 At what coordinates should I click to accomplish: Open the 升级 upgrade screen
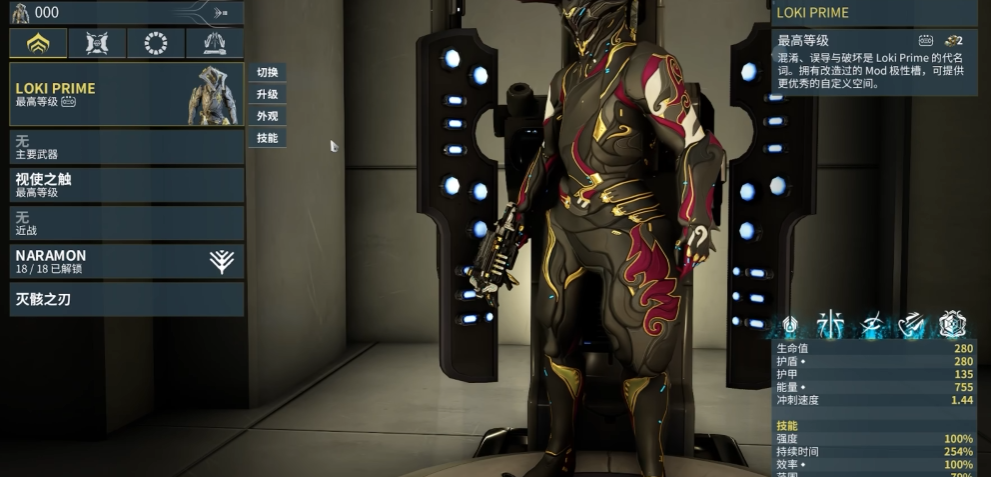267,94
